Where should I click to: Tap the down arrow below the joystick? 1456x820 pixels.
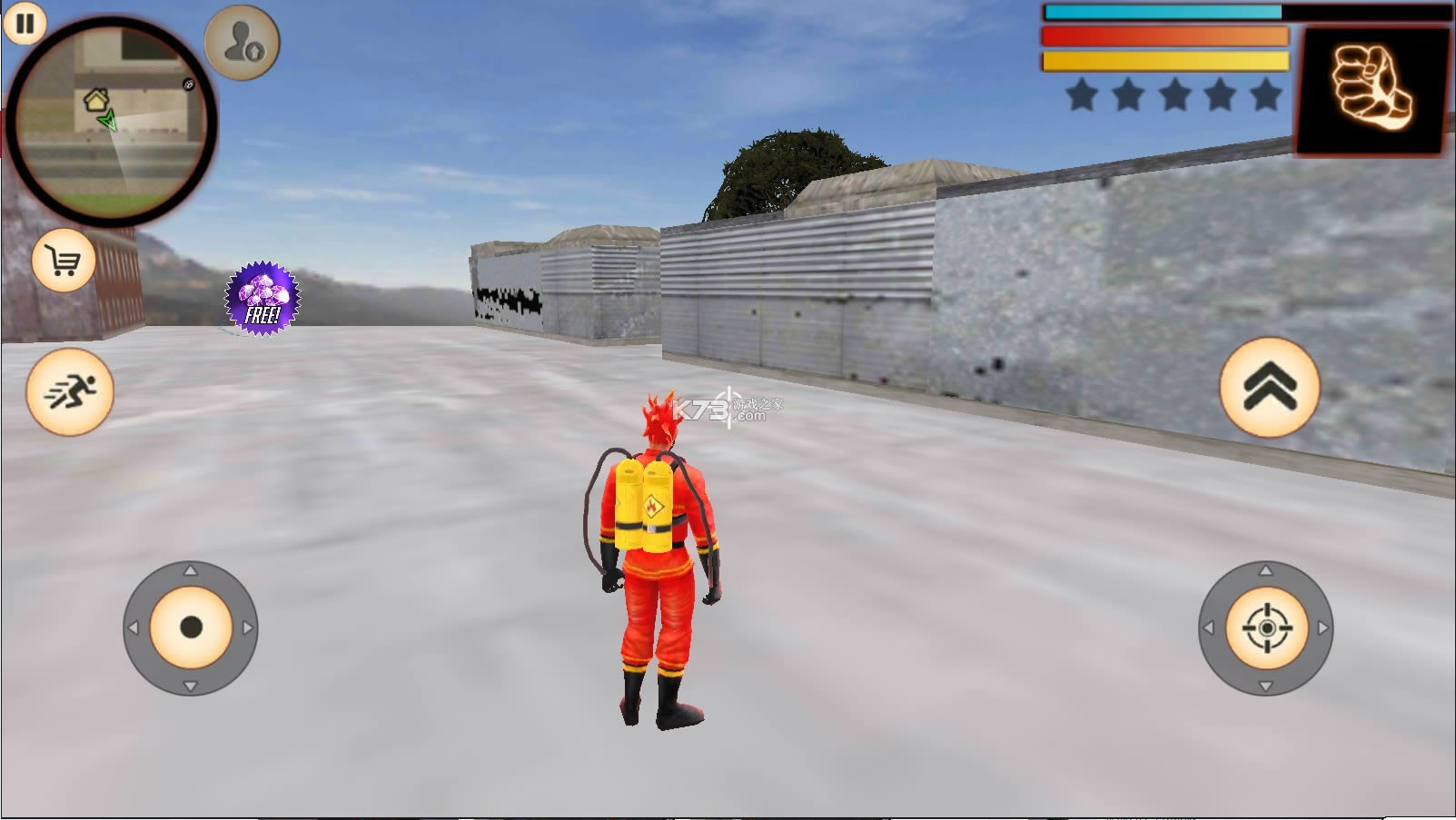point(192,687)
